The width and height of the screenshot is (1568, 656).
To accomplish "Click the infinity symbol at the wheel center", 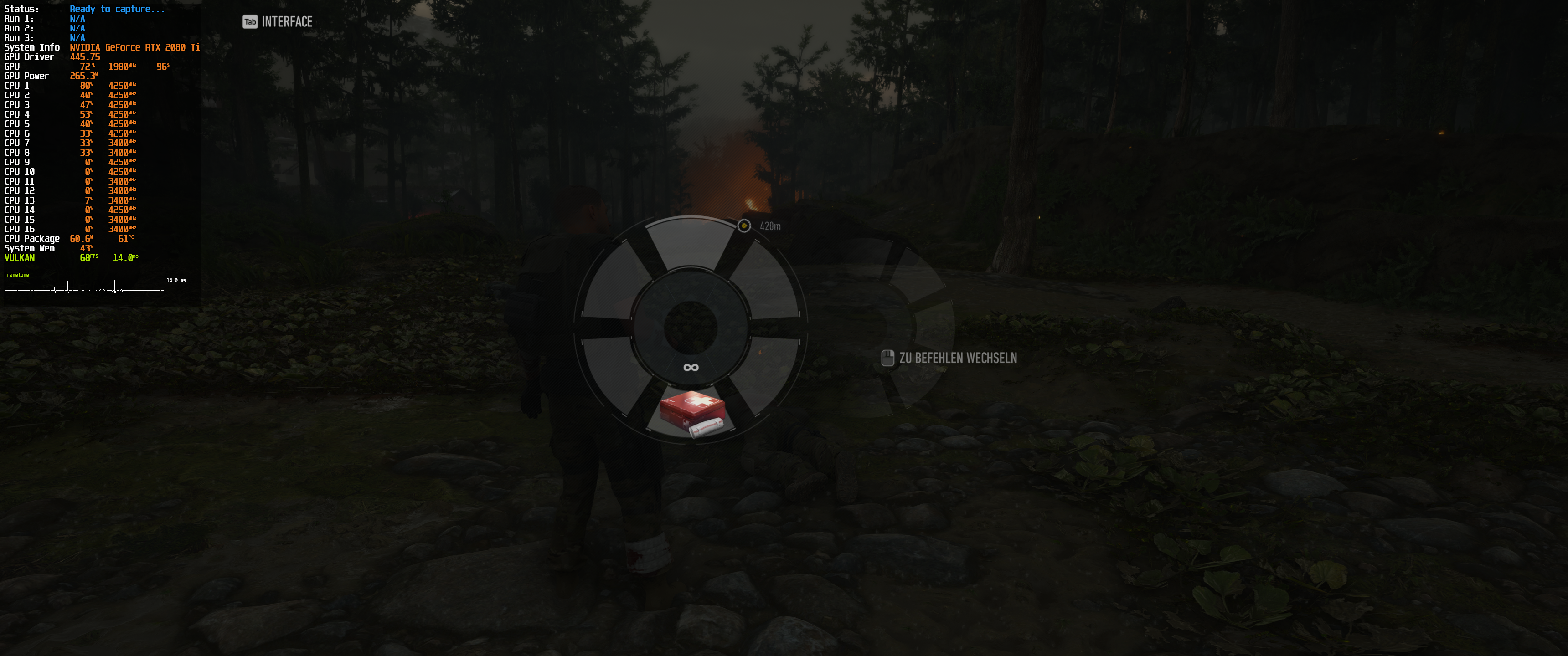I will point(691,367).
